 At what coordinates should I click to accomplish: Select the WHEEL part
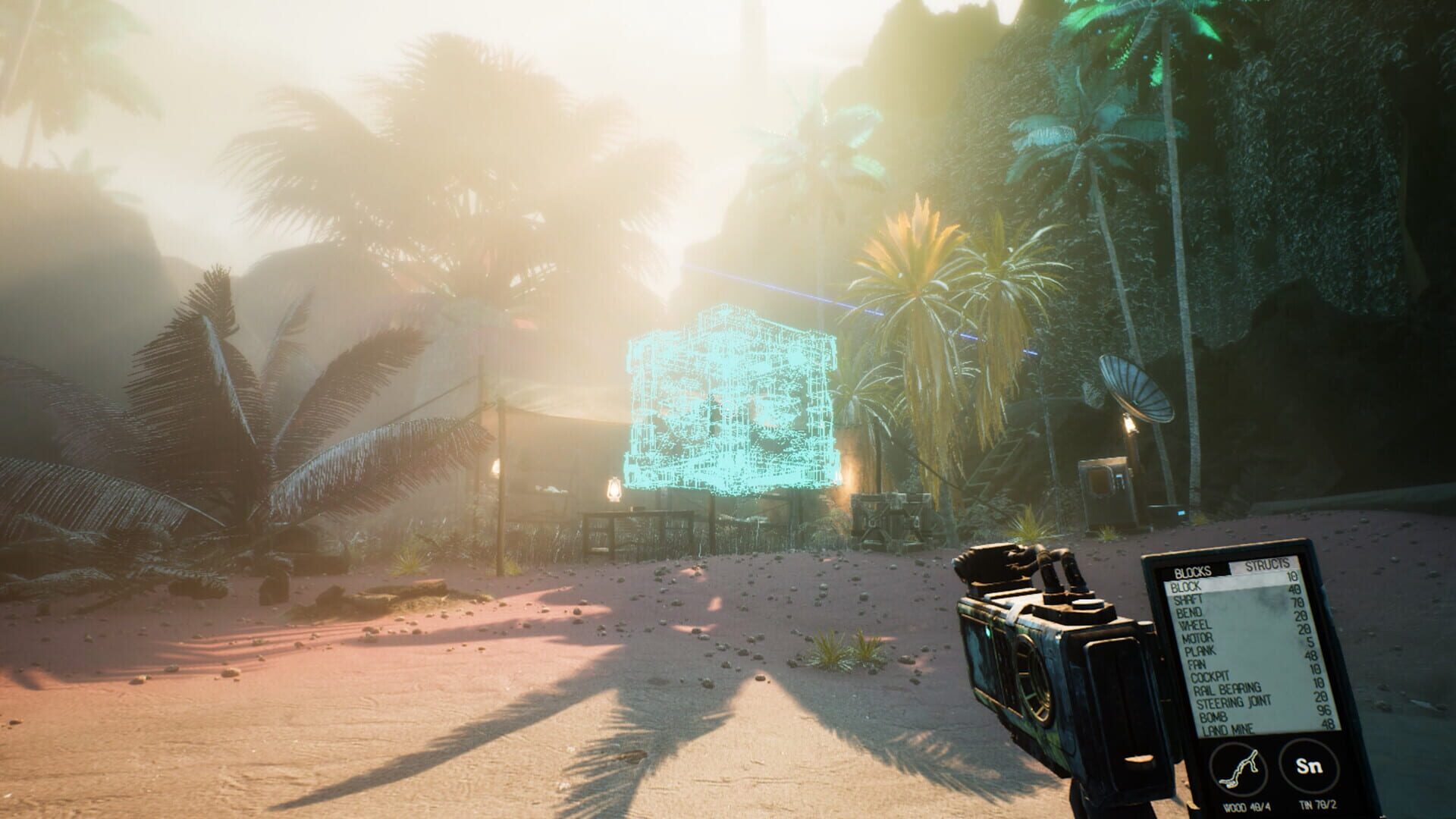pos(1194,626)
